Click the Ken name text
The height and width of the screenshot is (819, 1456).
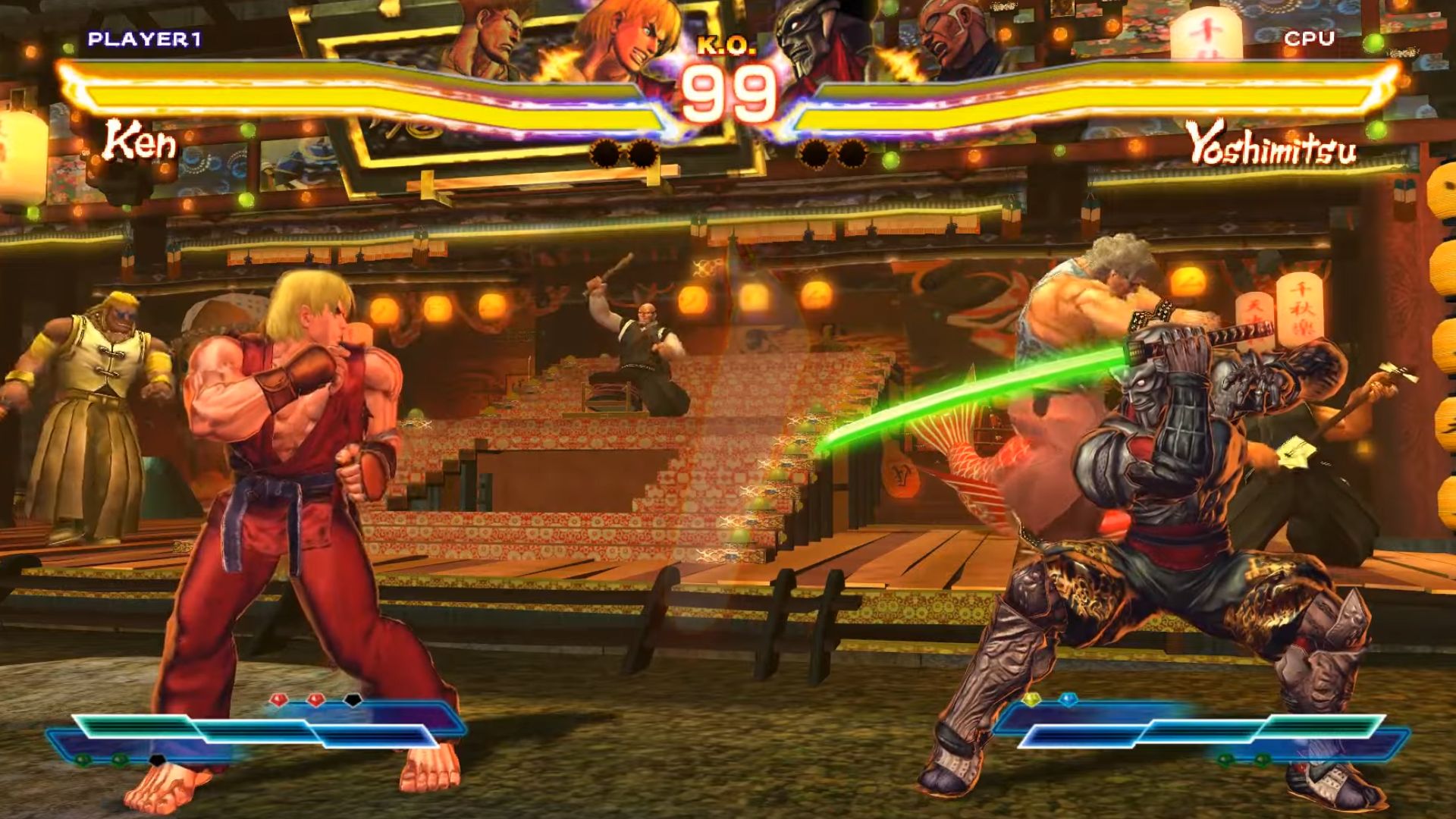139,141
